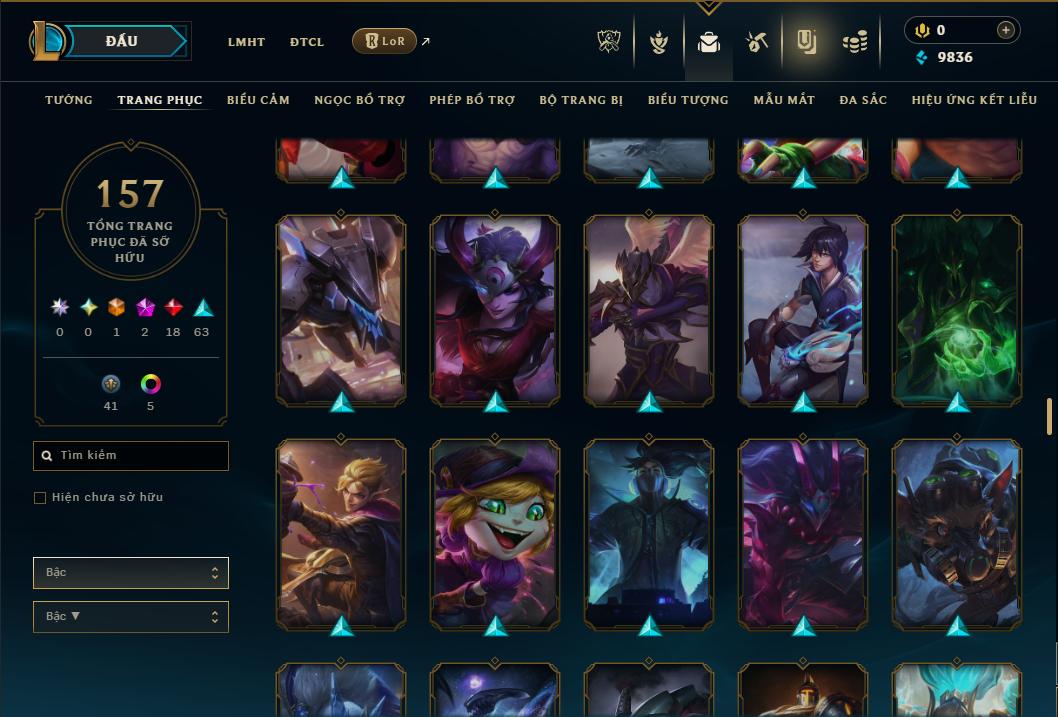Open the ĐA SẮC tab
The width and height of the screenshot is (1058, 717).
click(x=863, y=100)
